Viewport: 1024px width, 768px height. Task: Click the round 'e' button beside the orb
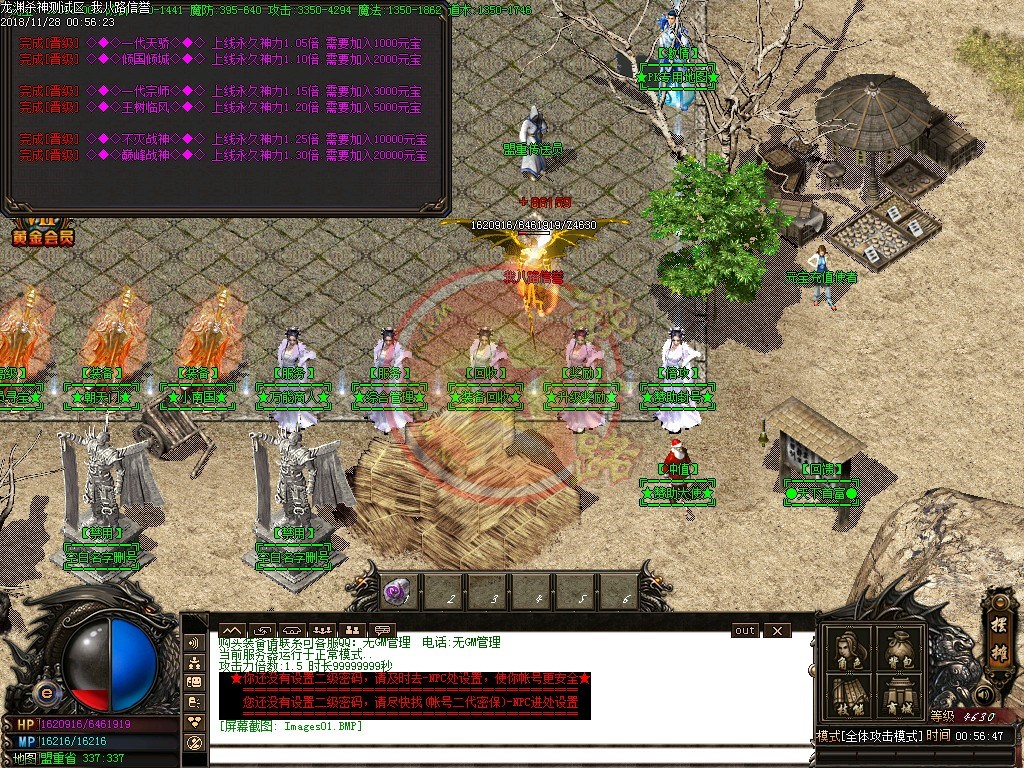46,692
